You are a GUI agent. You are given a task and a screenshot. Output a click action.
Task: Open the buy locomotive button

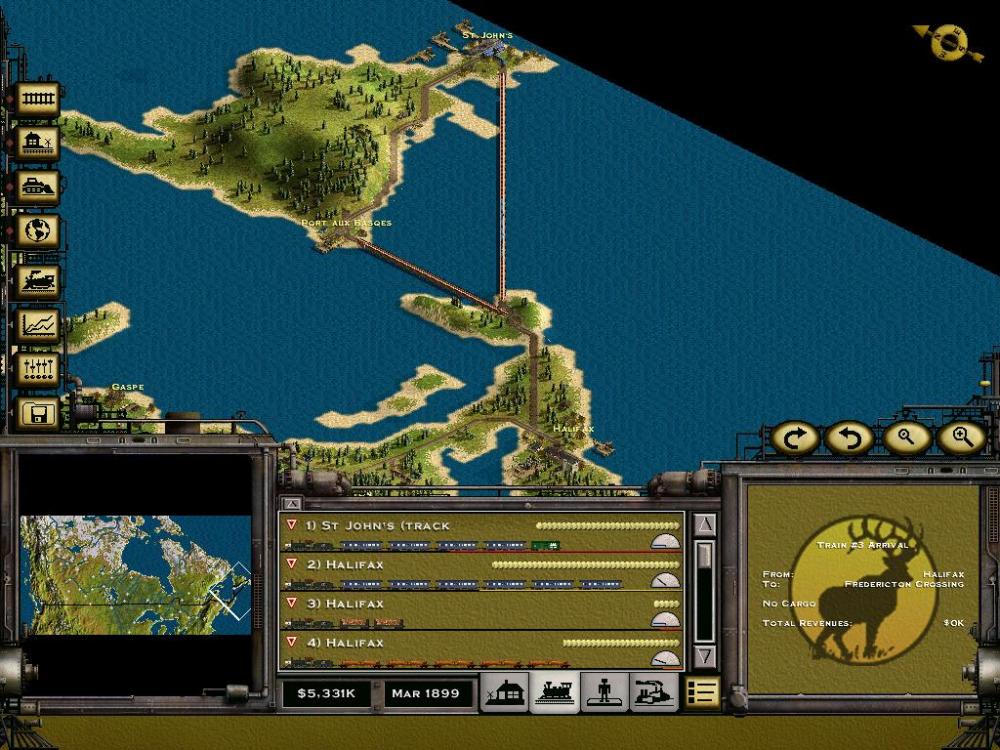pos(38,279)
